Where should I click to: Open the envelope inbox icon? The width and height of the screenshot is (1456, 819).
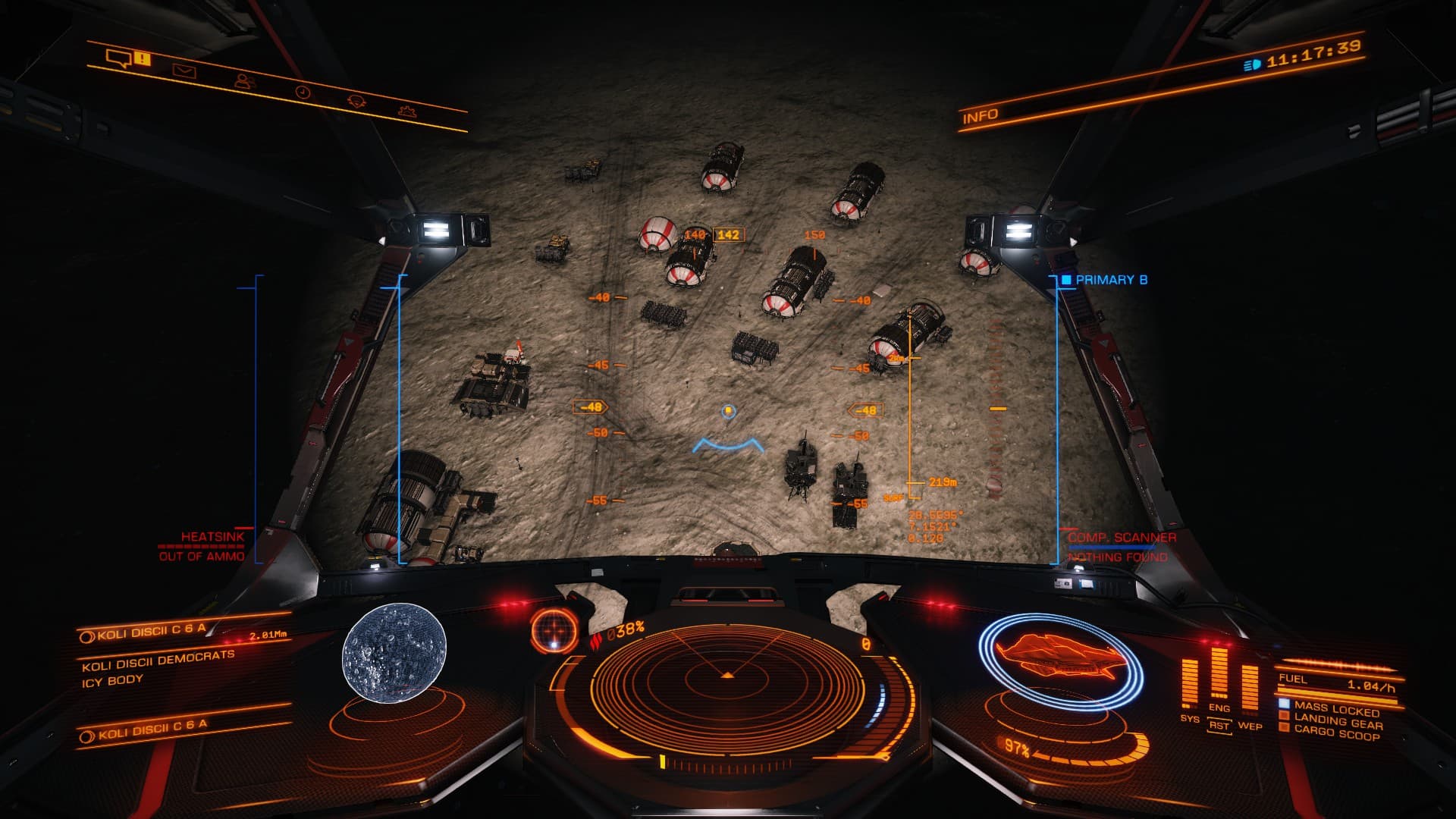coord(184,71)
